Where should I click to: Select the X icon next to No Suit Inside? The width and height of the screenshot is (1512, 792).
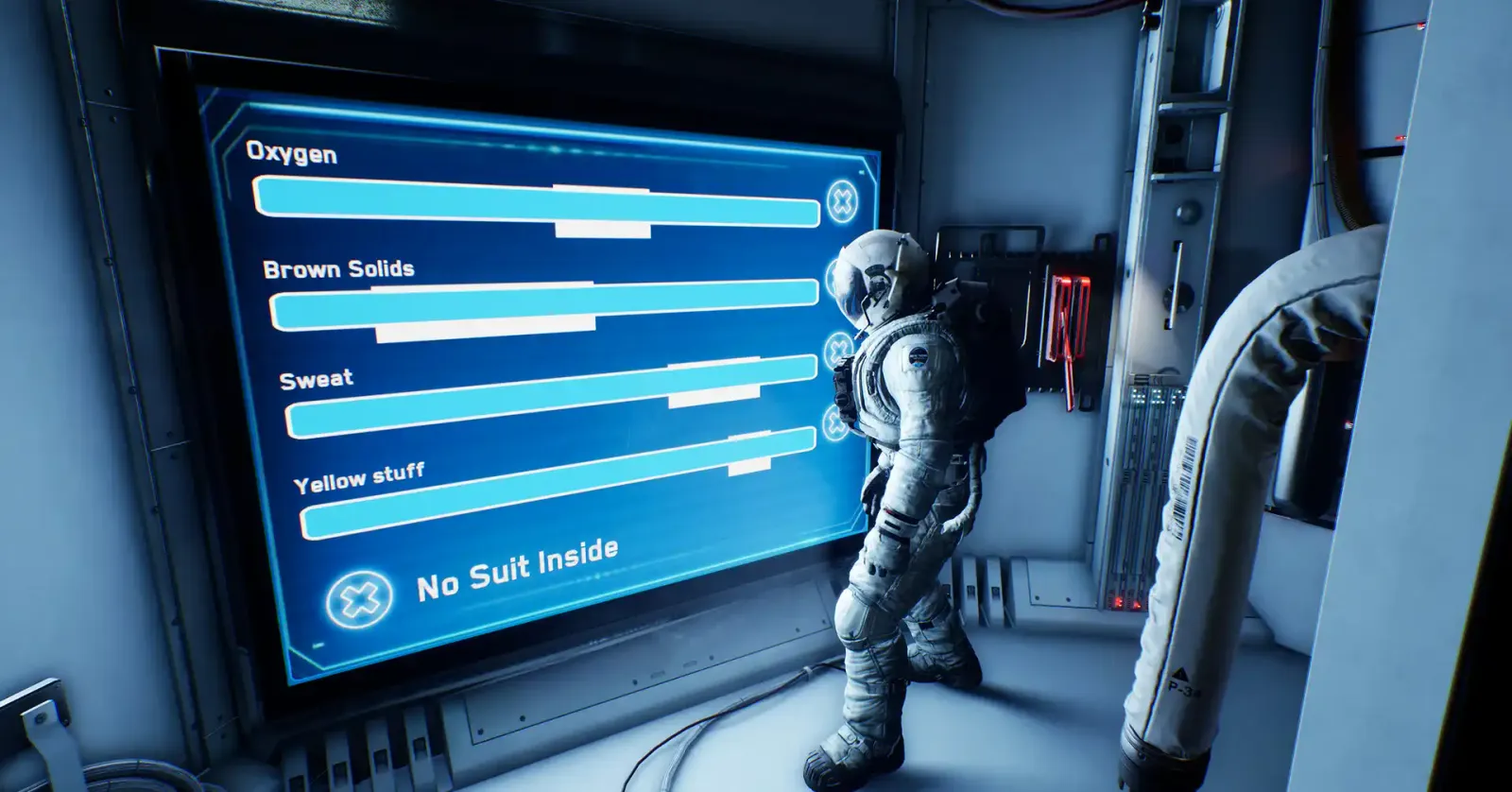click(x=360, y=598)
